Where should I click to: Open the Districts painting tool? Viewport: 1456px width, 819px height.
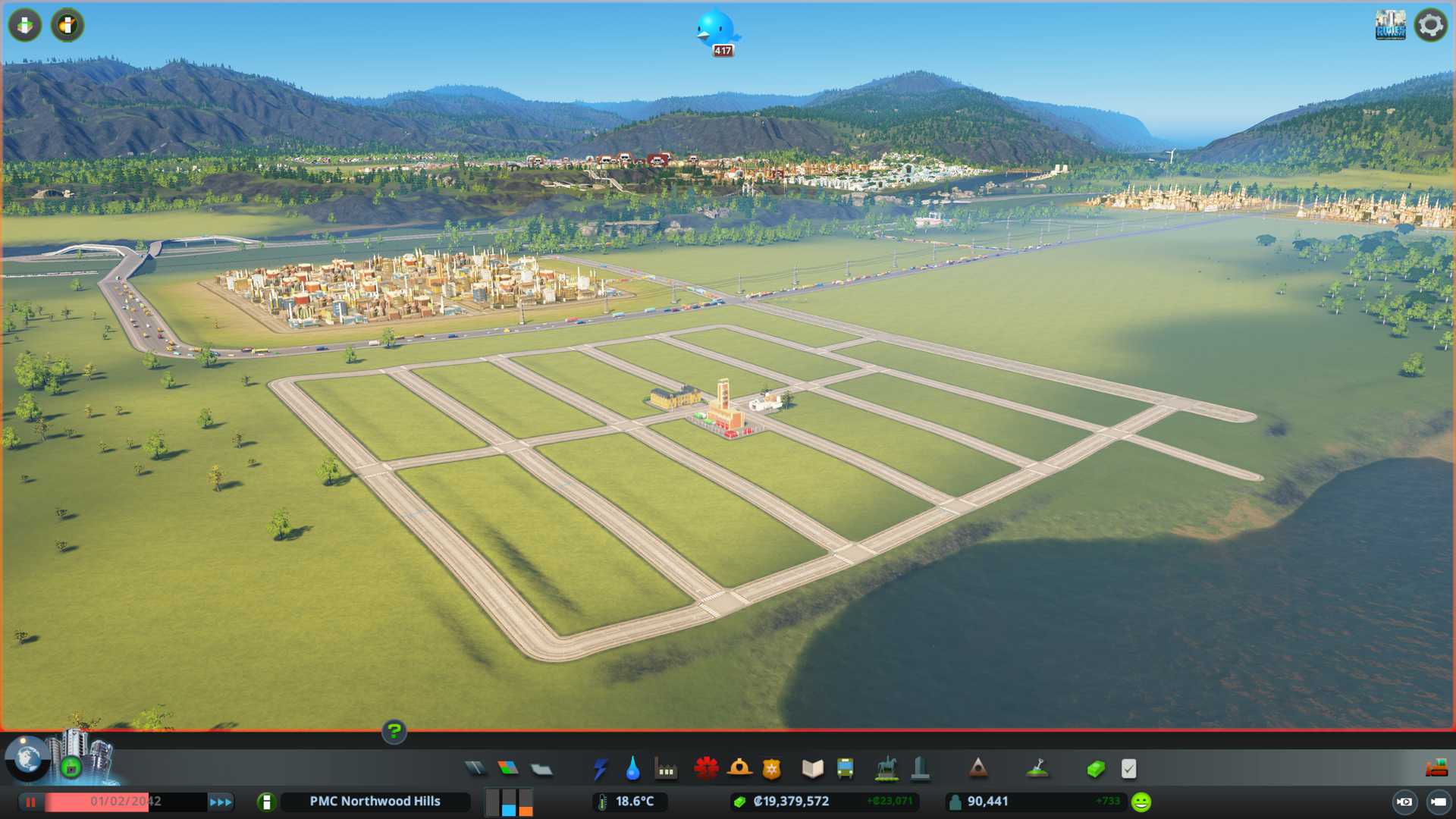541,769
